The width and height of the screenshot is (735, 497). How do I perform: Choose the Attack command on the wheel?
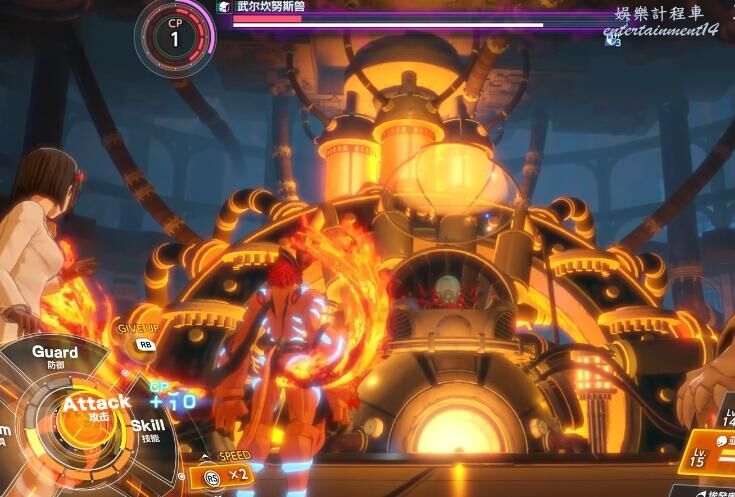[95, 405]
